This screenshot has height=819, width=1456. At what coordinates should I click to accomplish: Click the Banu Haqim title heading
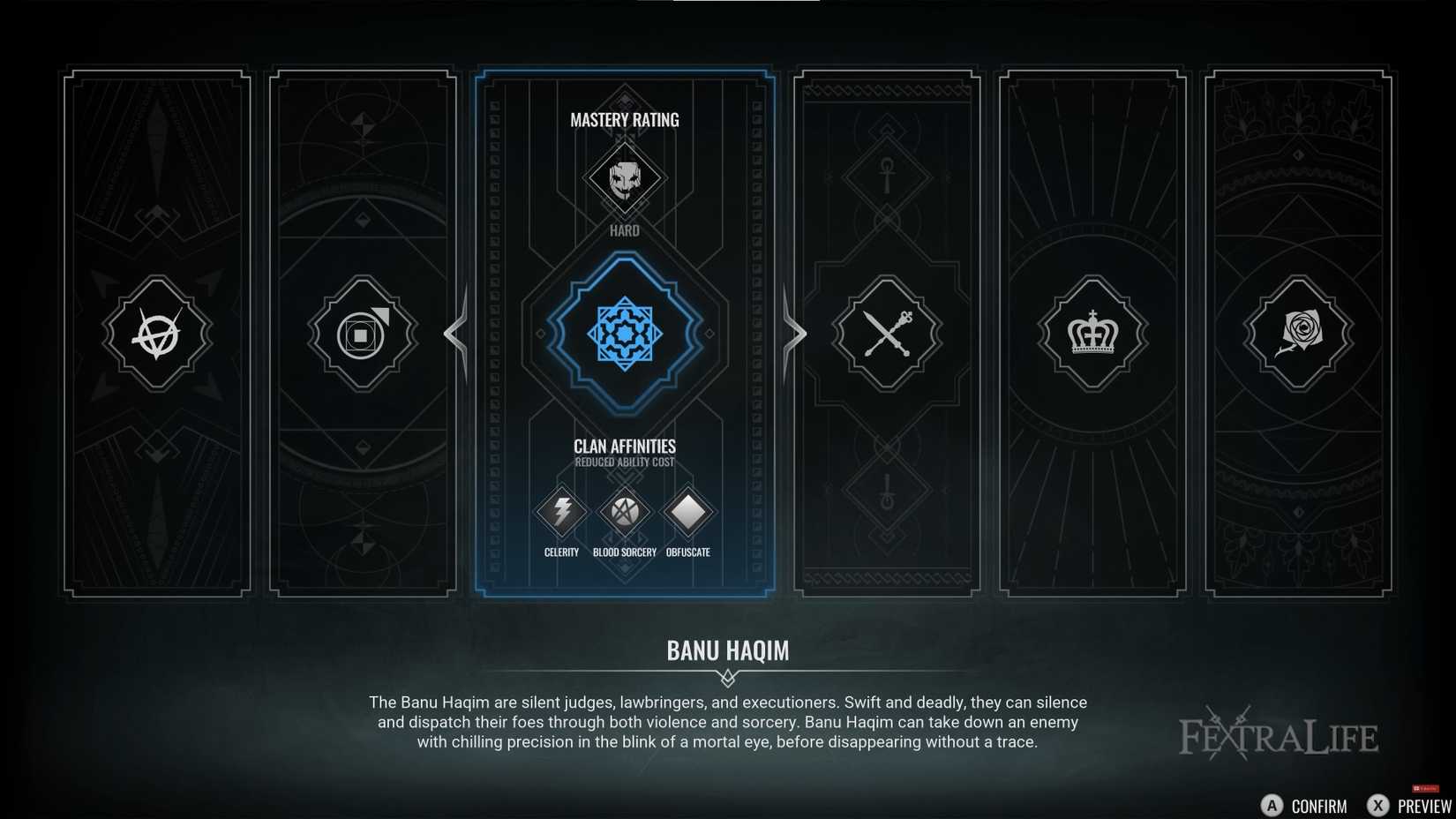[727, 651]
